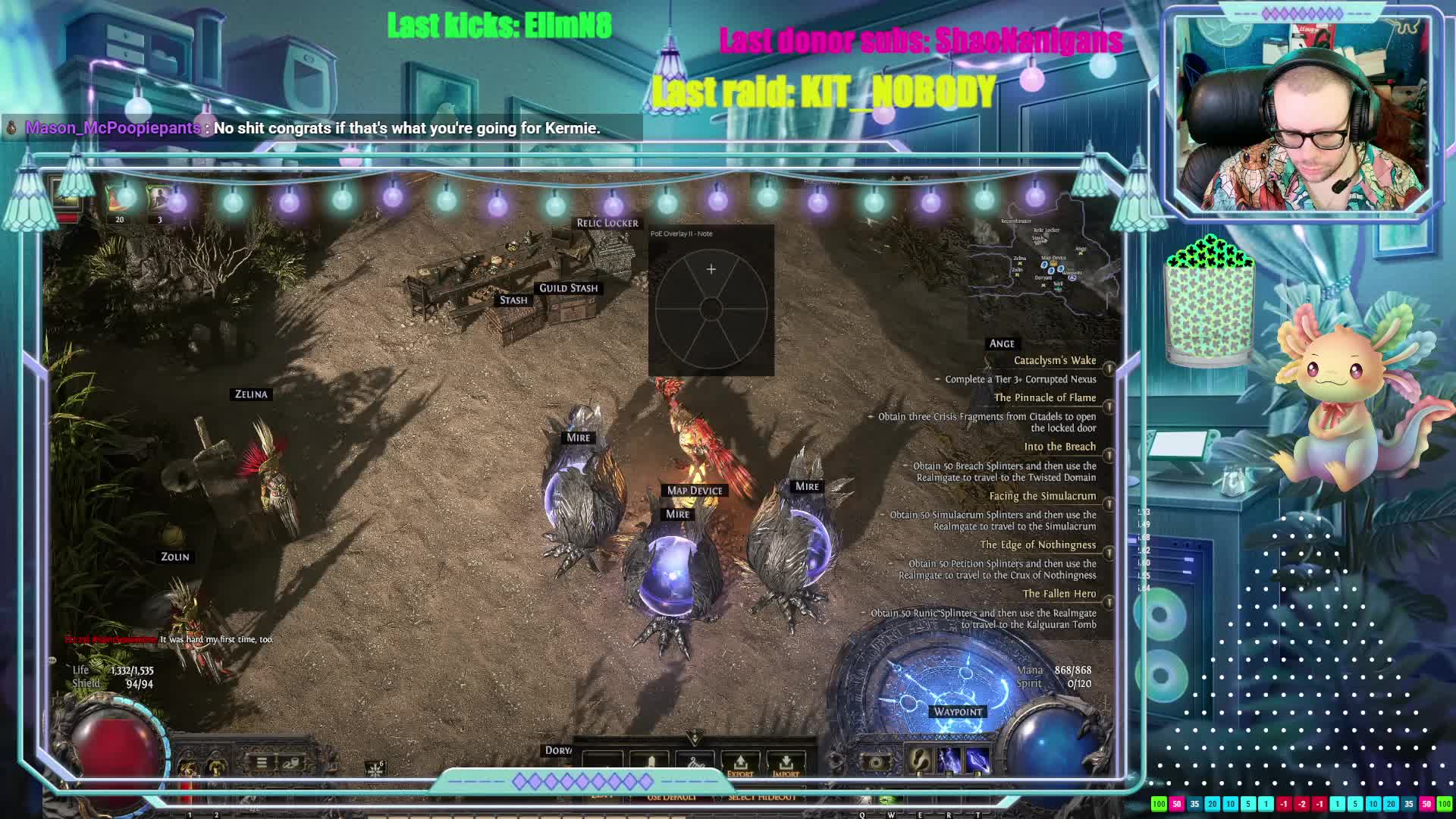Toggle The Fallen Hero quest pin

(x=1109, y=602)
